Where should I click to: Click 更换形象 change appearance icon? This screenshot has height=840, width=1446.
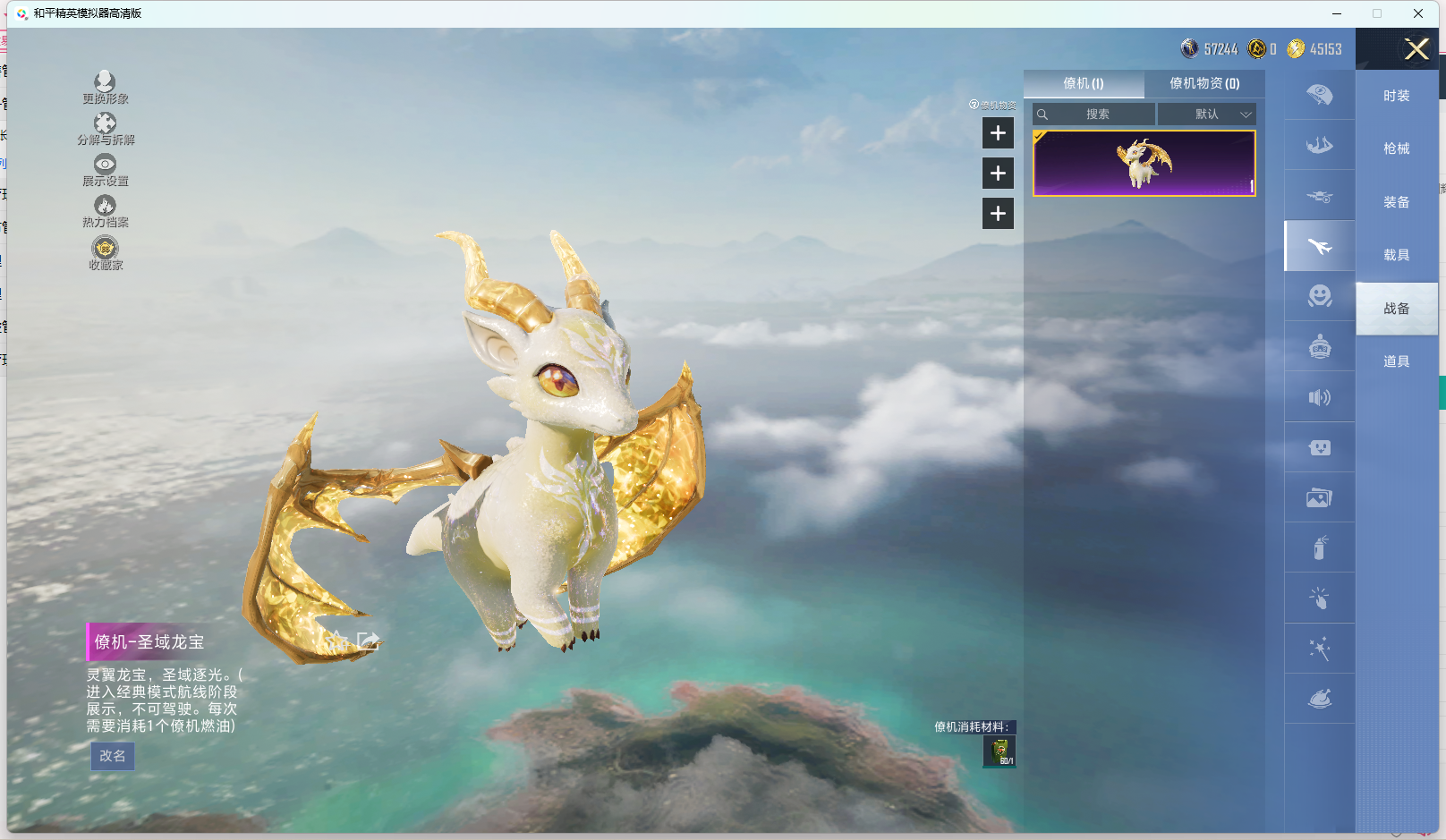(x=105, y=87)
